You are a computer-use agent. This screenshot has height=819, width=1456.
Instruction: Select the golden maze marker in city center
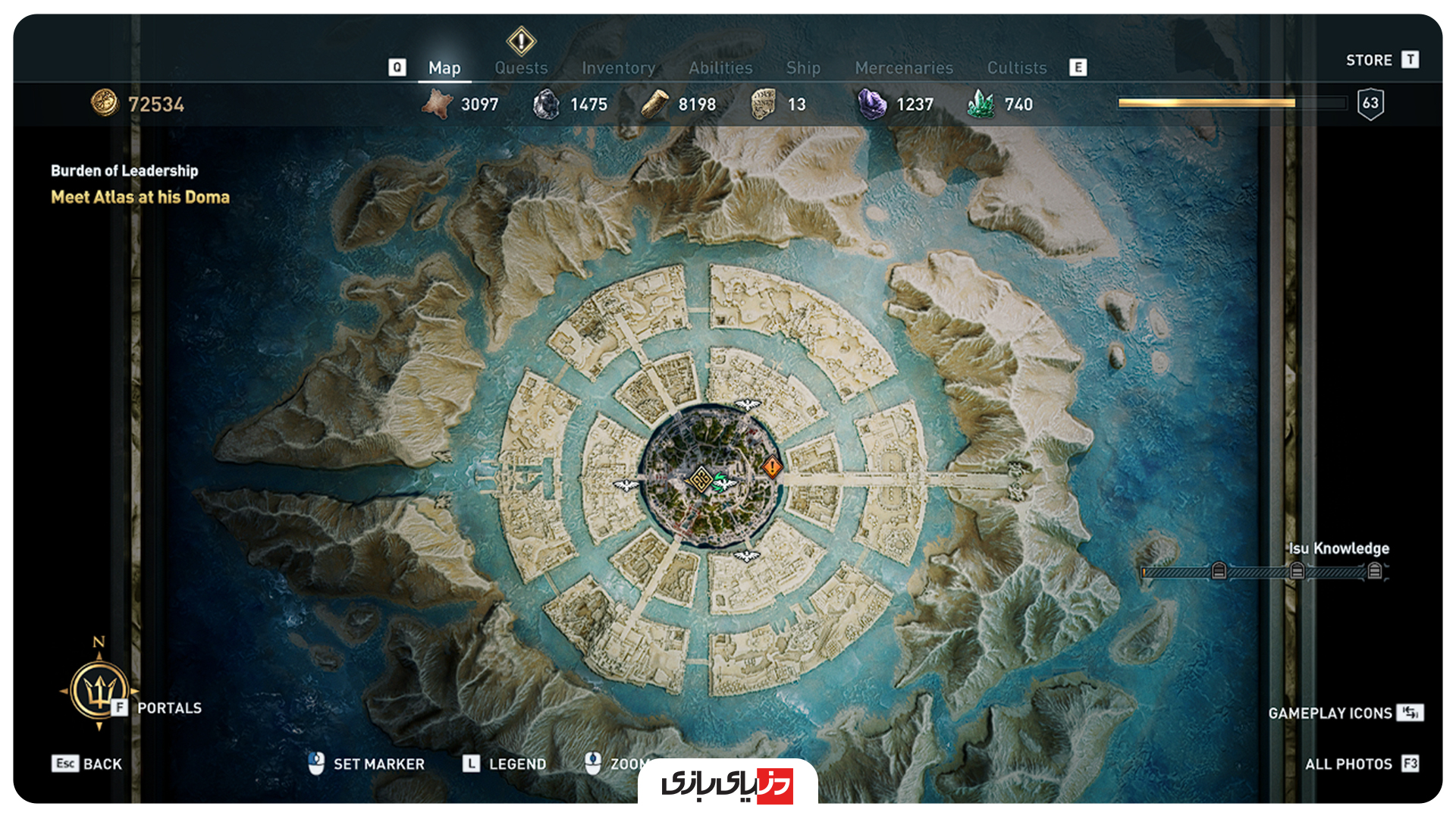point(699,479)
